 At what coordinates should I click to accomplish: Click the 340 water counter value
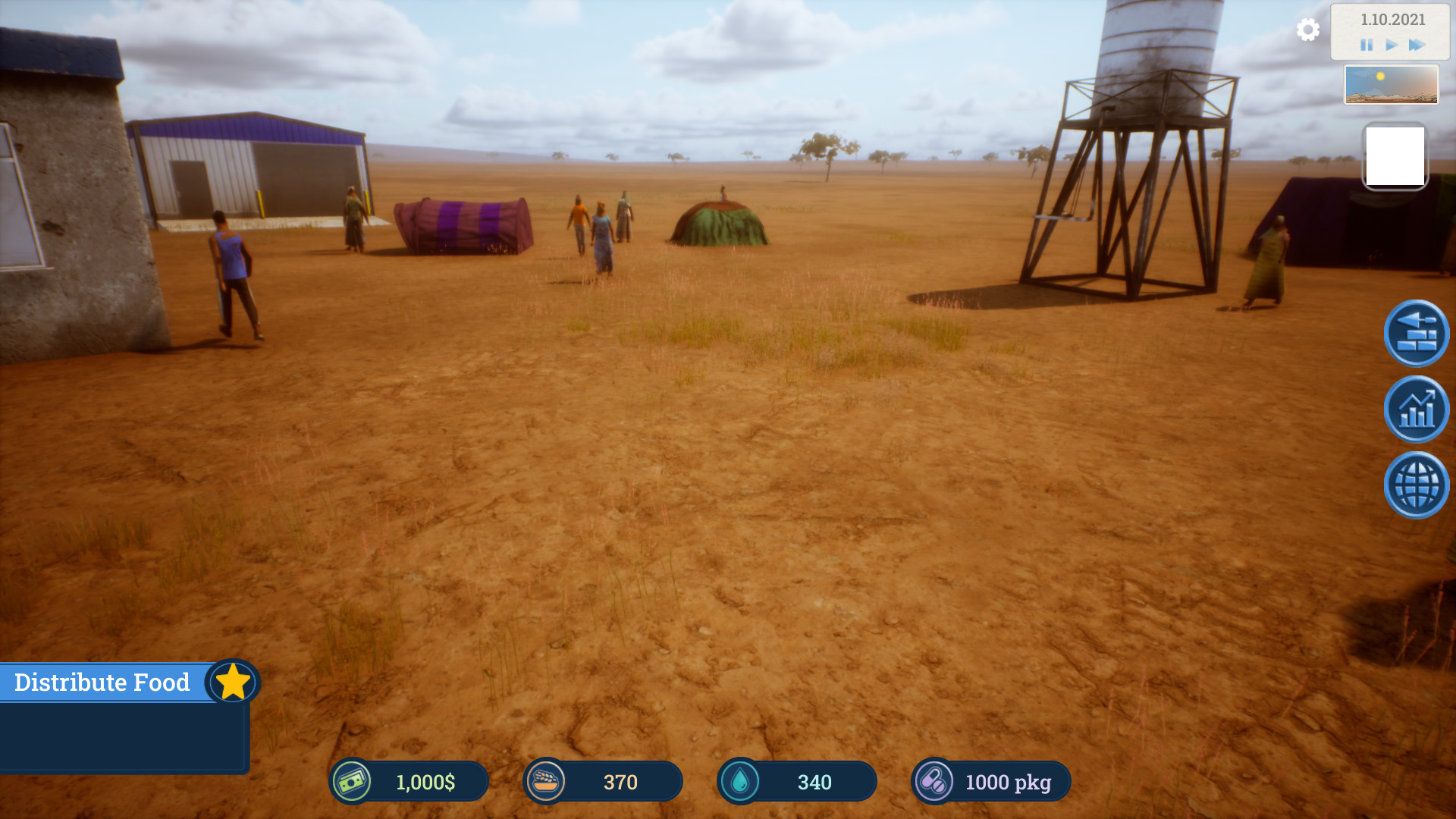point(814,781)
